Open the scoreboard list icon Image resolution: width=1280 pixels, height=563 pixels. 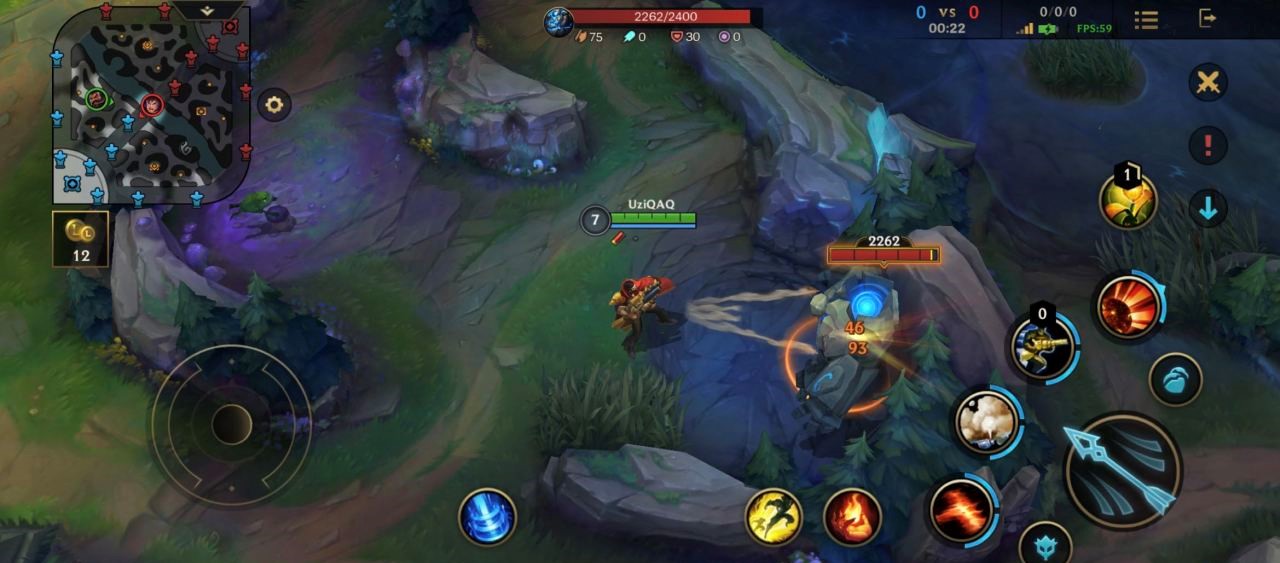coord(1146,19)
